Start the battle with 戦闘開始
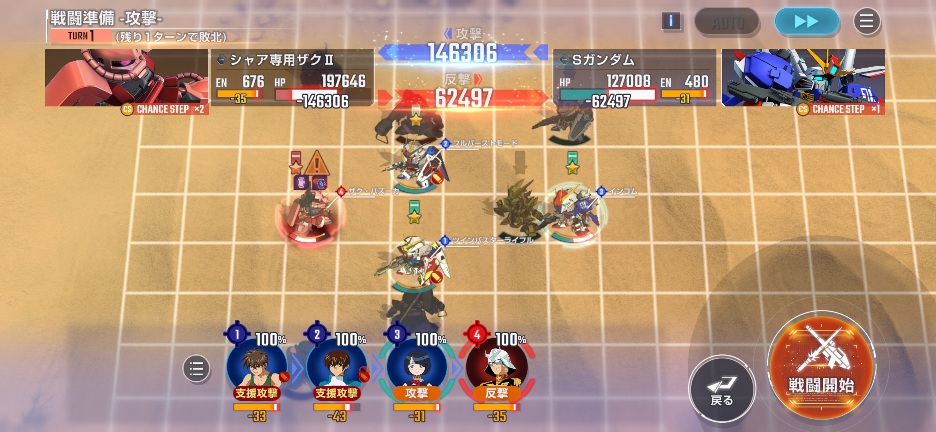The width and height of the screenshot is (936, 432). coord(821,366)
